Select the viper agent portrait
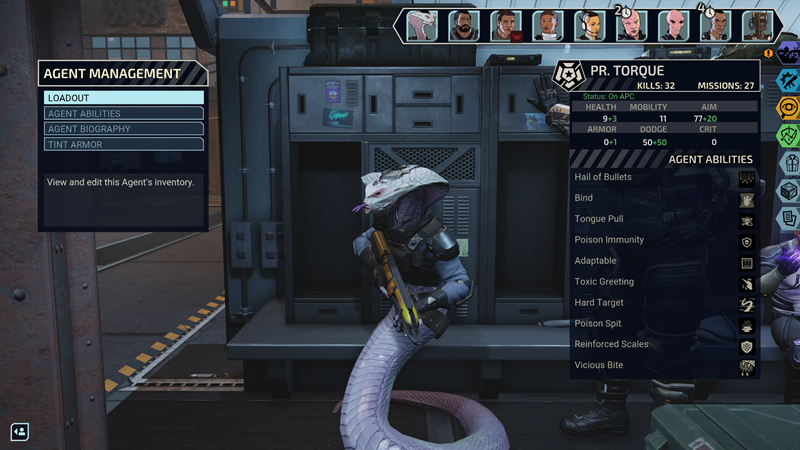800x450 pixels. tap(423, 26)
